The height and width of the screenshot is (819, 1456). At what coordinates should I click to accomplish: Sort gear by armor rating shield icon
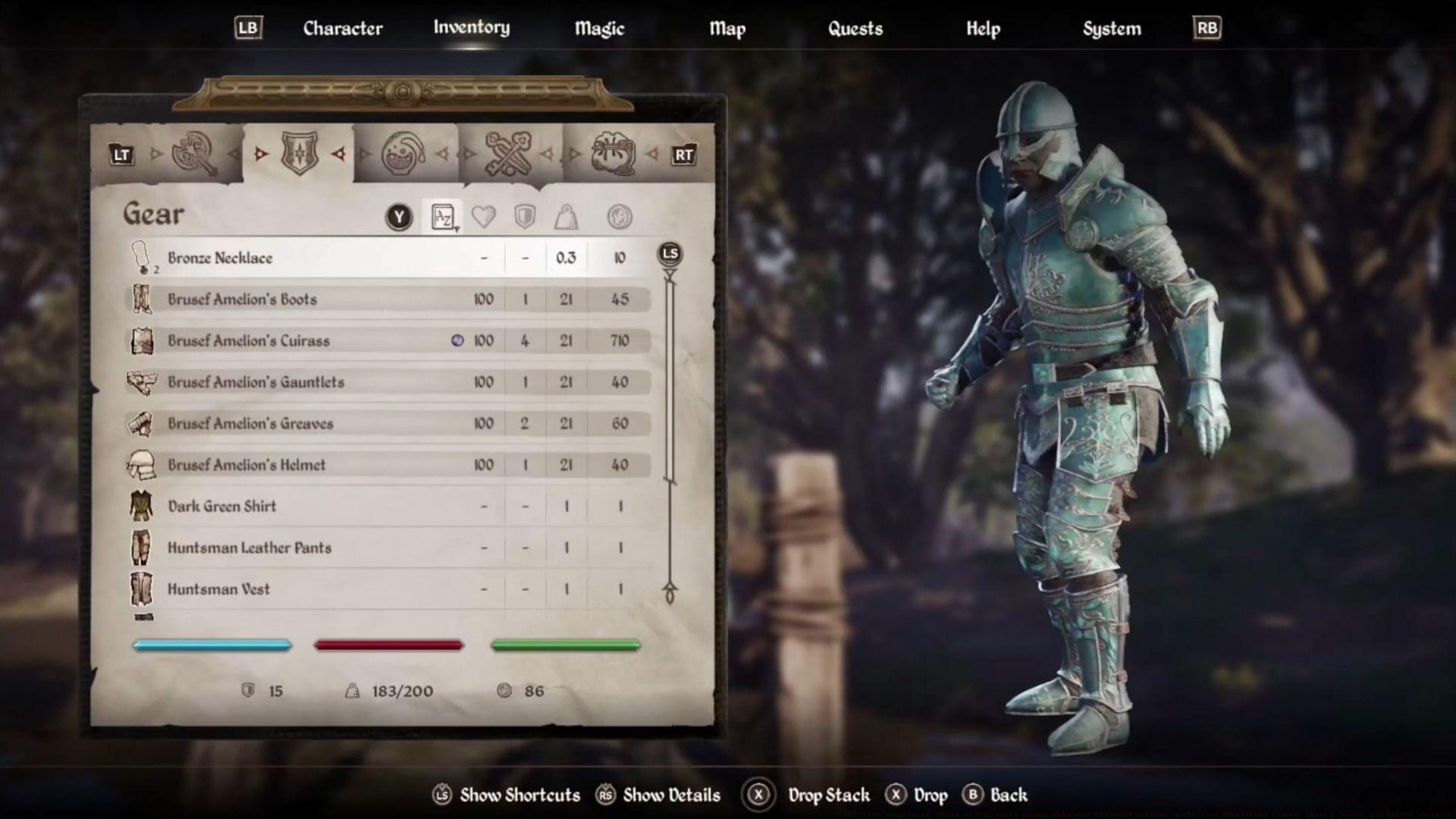coord(525,218)
